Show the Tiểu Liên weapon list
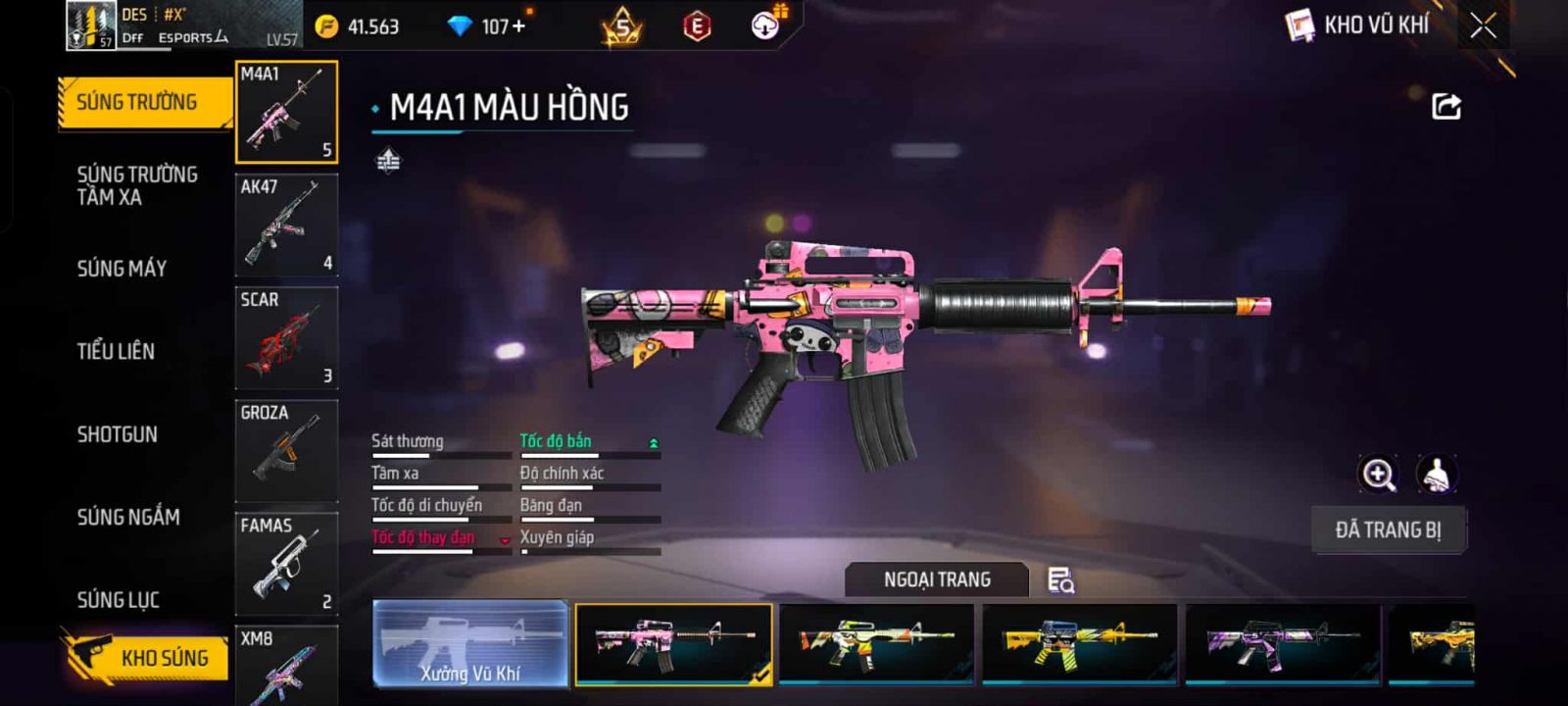 (116, 351)
